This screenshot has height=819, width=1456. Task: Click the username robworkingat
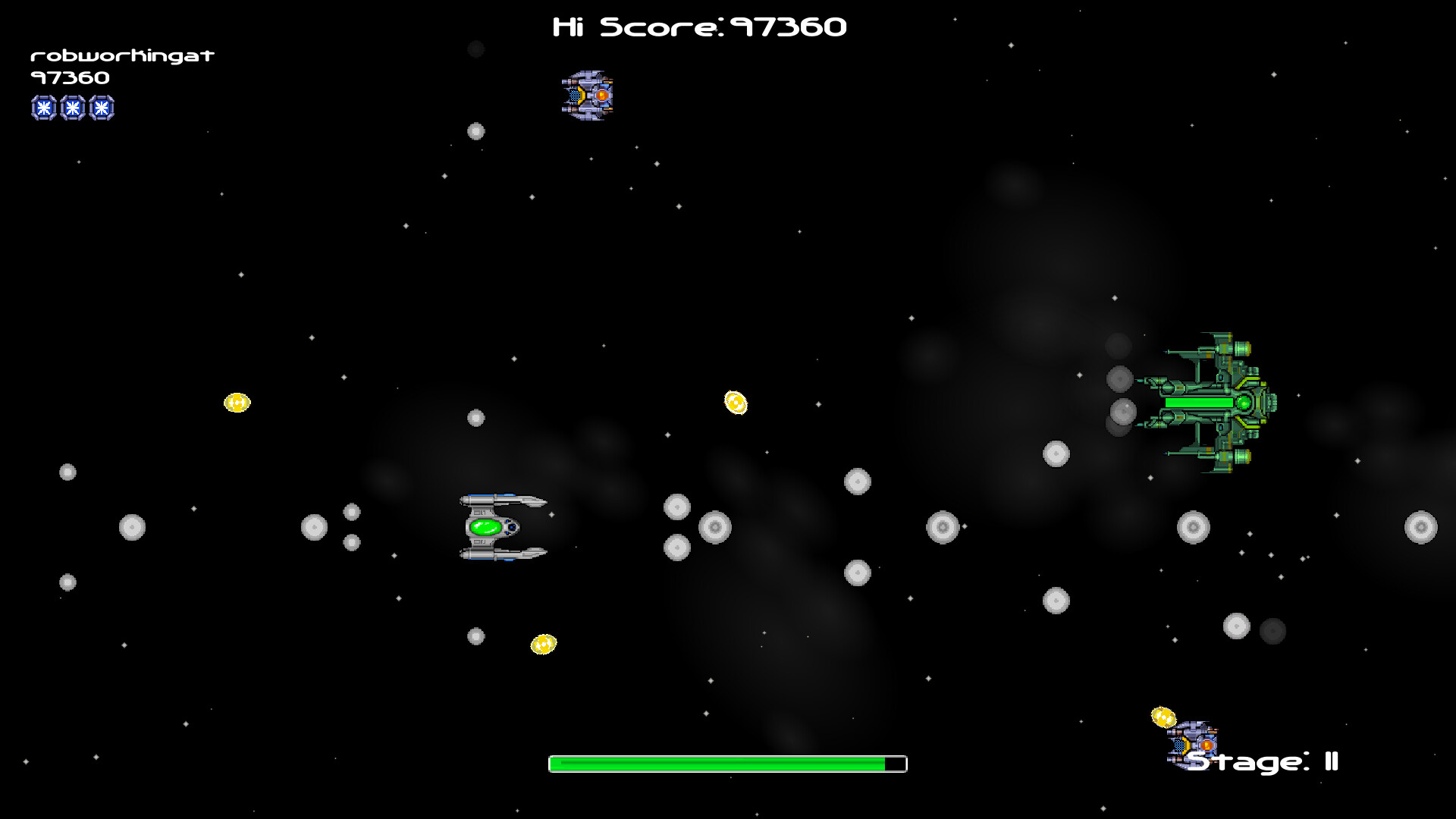[121, 55]
